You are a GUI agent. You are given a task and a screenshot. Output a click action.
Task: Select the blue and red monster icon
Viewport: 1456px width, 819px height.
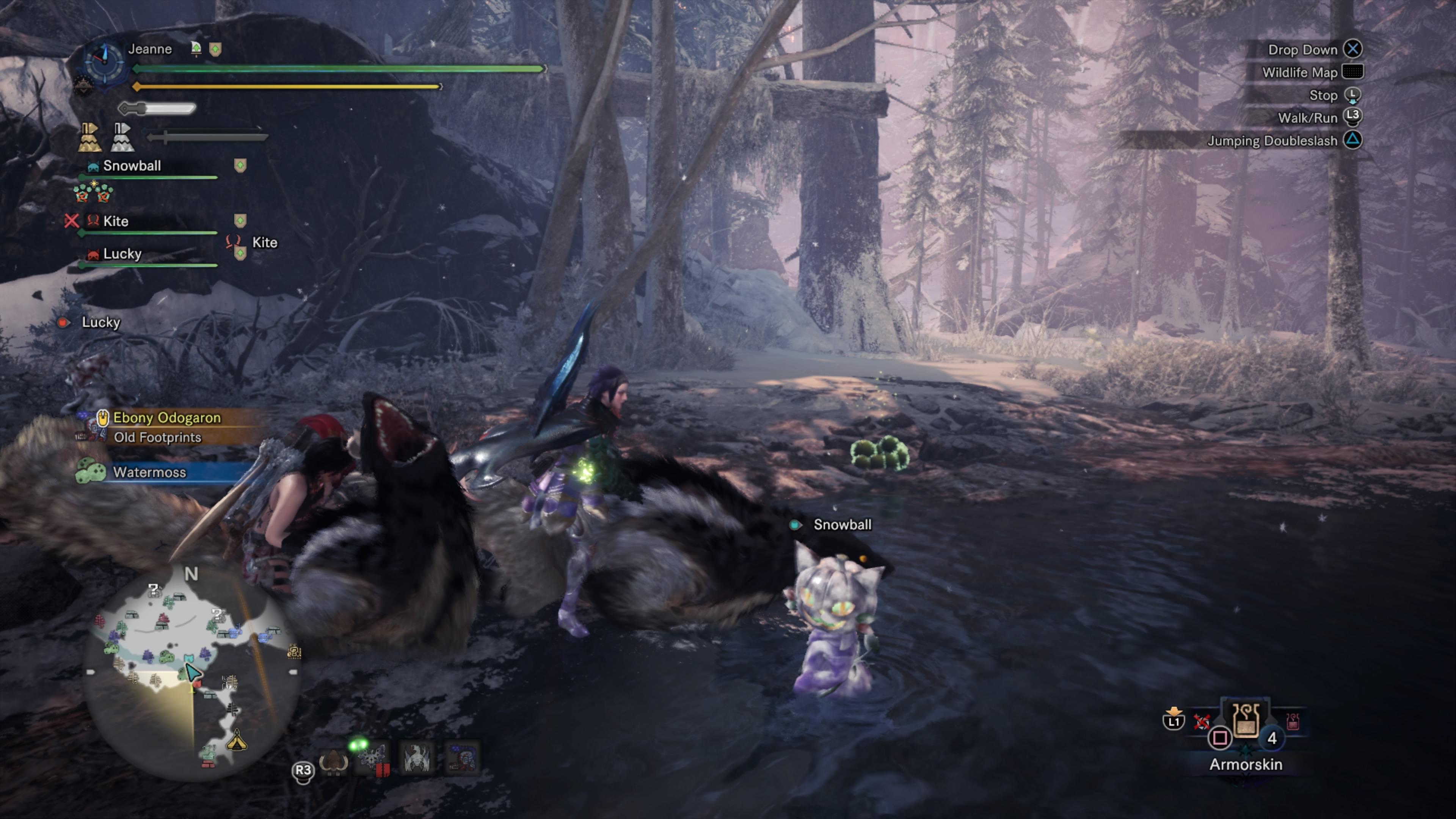click(x=462, y=758)
